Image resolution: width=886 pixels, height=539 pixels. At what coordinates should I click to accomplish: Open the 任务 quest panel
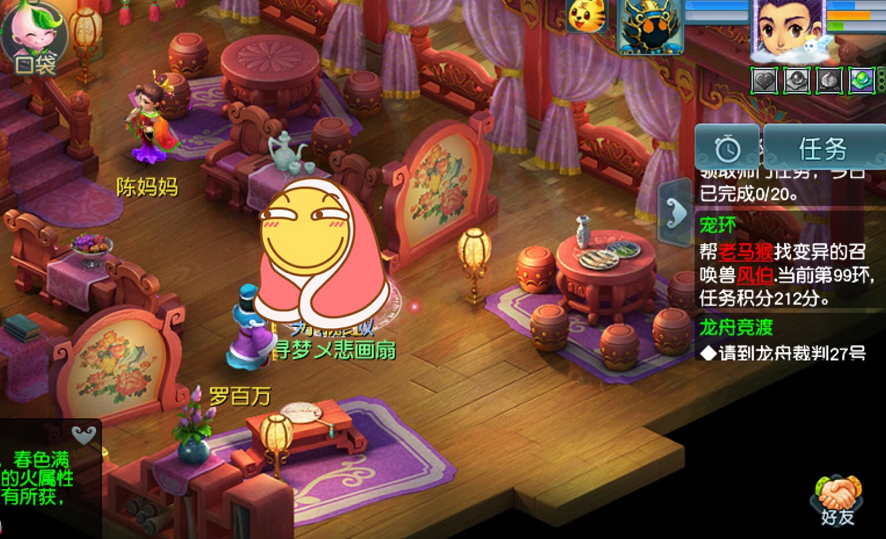click(x=822, y=149)
